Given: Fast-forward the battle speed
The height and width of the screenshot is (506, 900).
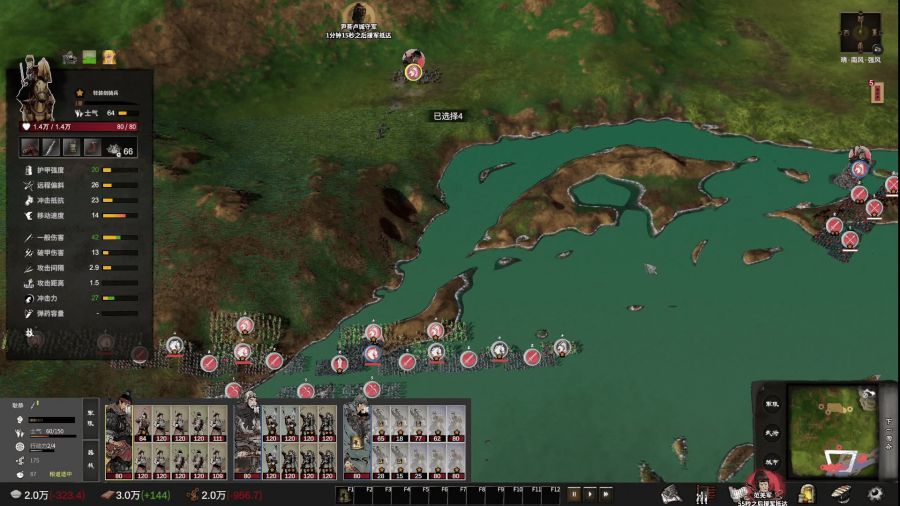Looking at the screenshot, I should pyautogui.click(x=606, y=493).
